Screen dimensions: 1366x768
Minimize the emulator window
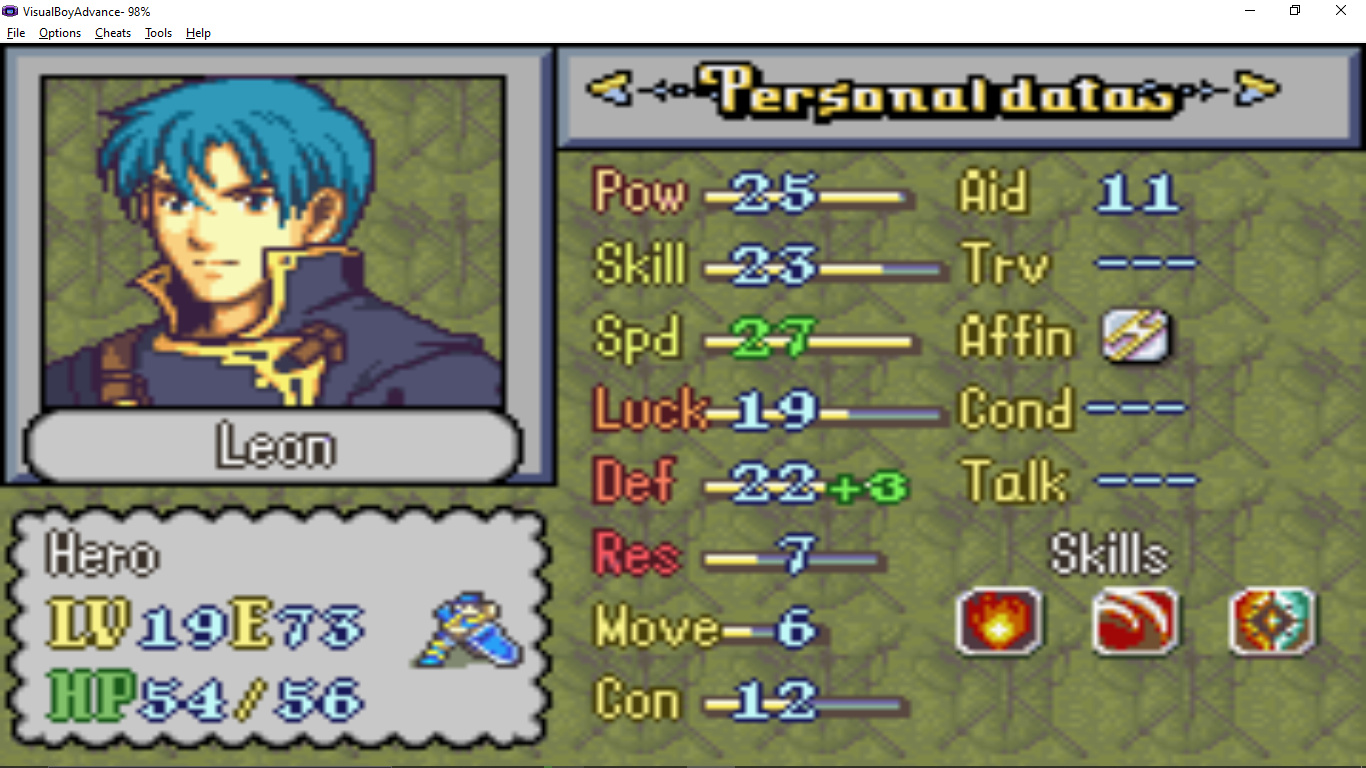tap(1250, 11)
